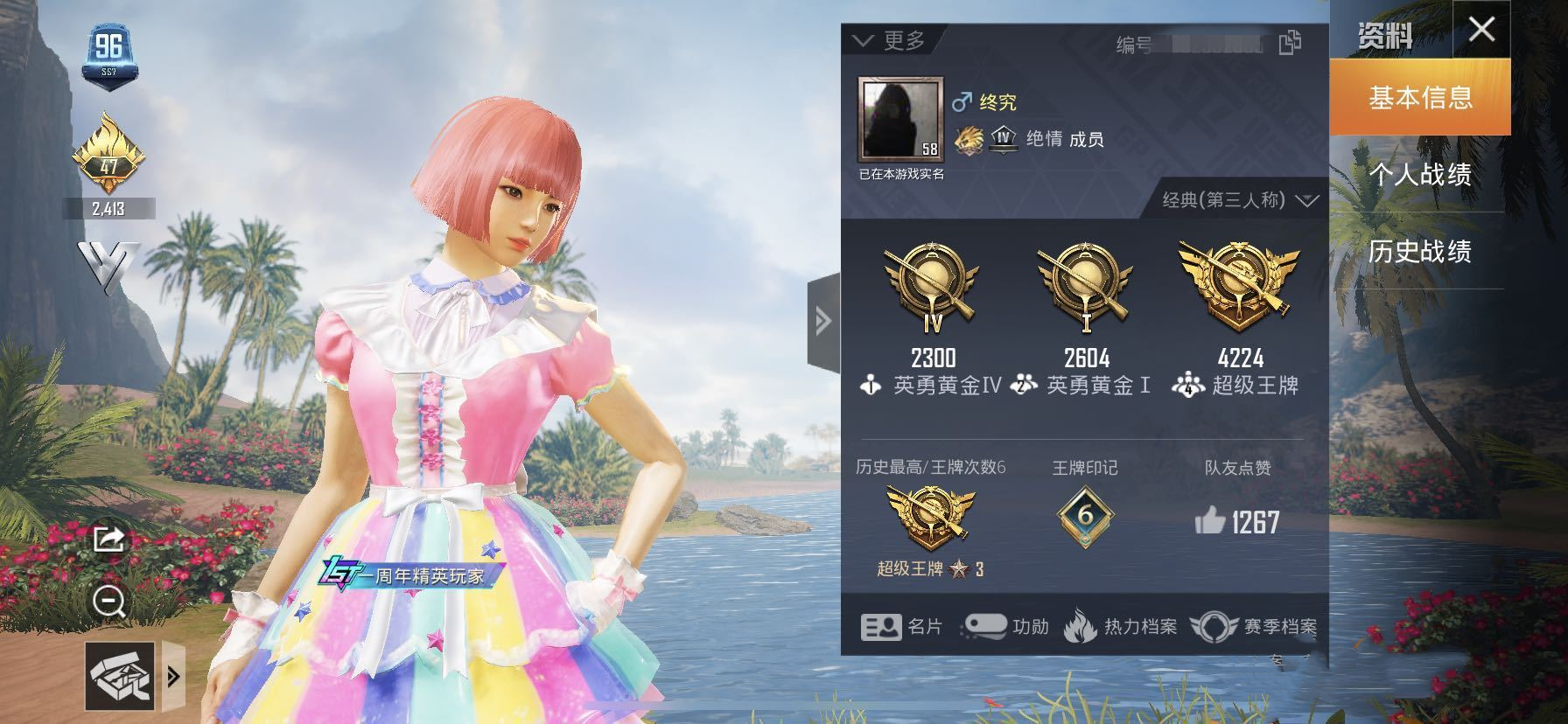Expand the 更多 dropdown
The height and width of the screenshot is (724, 1568).
pyautogui.click(x=889, y=40)
